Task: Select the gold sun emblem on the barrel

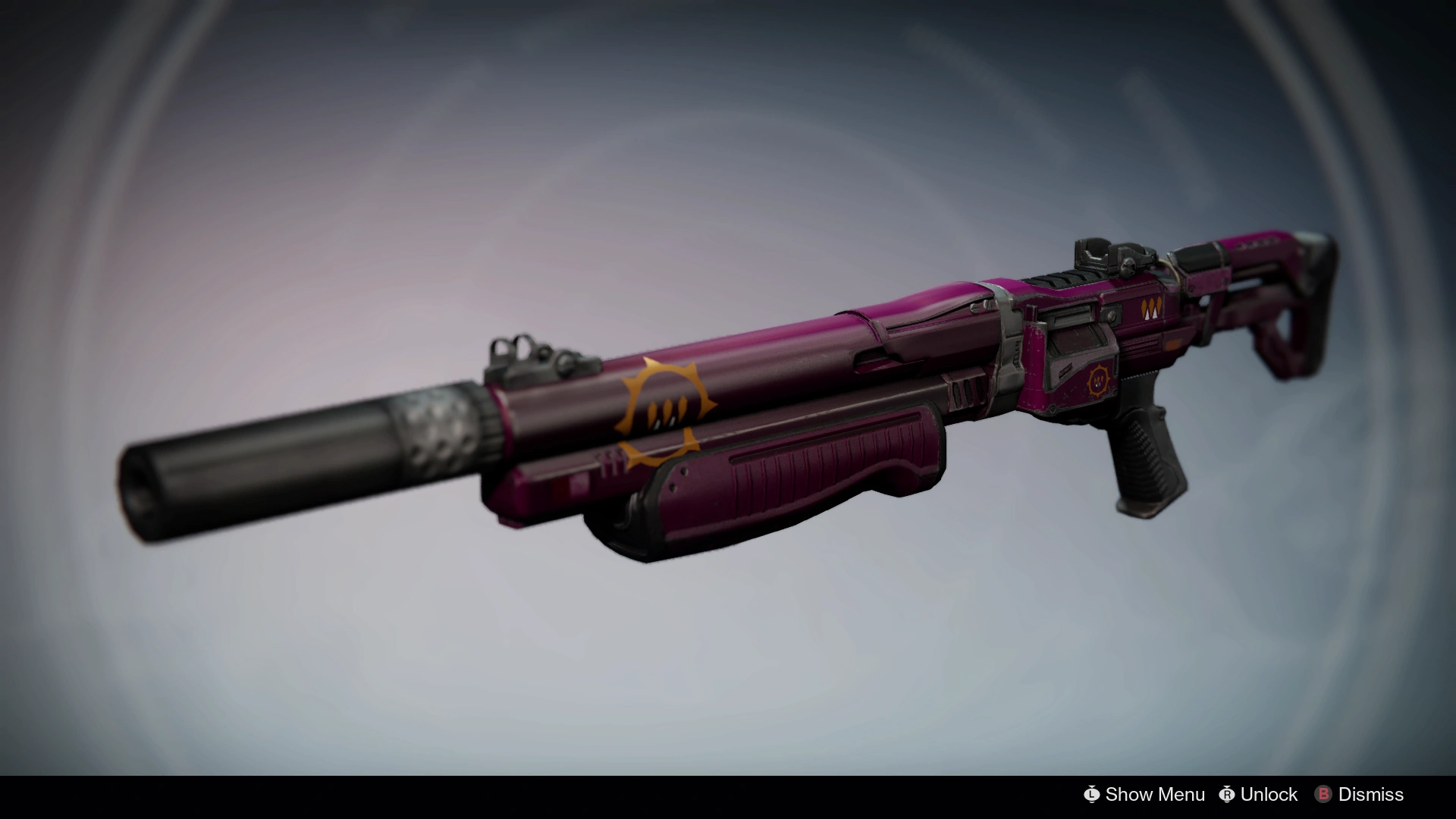Action: pos(667,413)
